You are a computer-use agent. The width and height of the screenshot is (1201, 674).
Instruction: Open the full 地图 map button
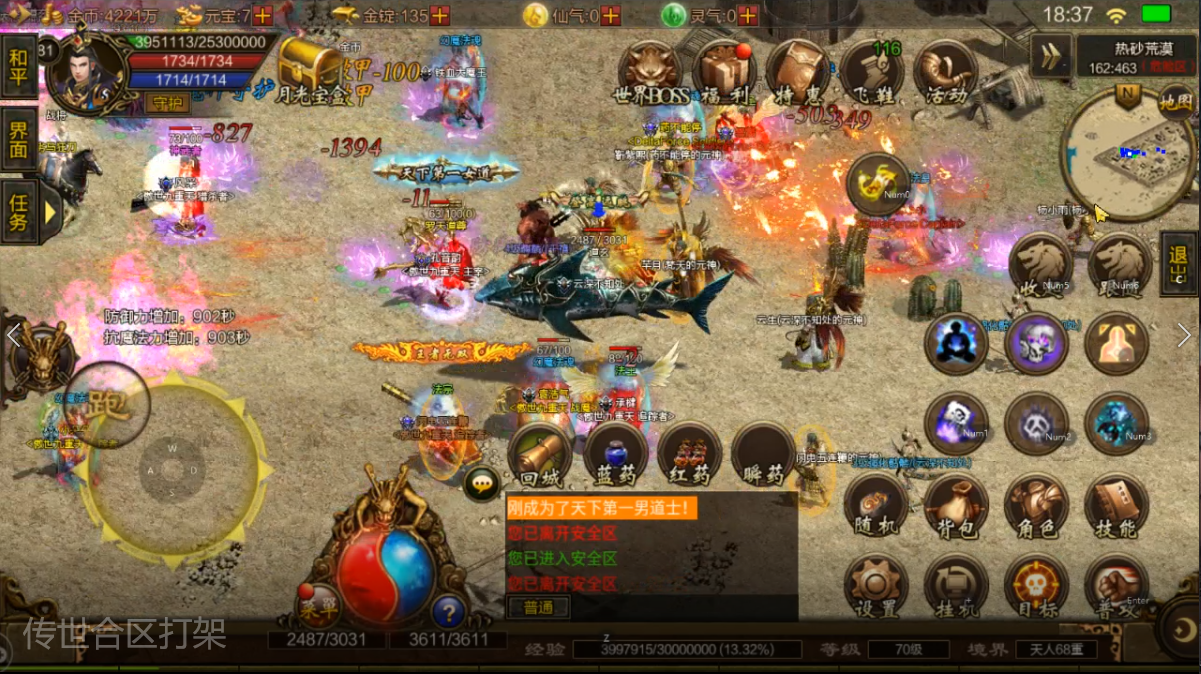tap(1176, 101)
